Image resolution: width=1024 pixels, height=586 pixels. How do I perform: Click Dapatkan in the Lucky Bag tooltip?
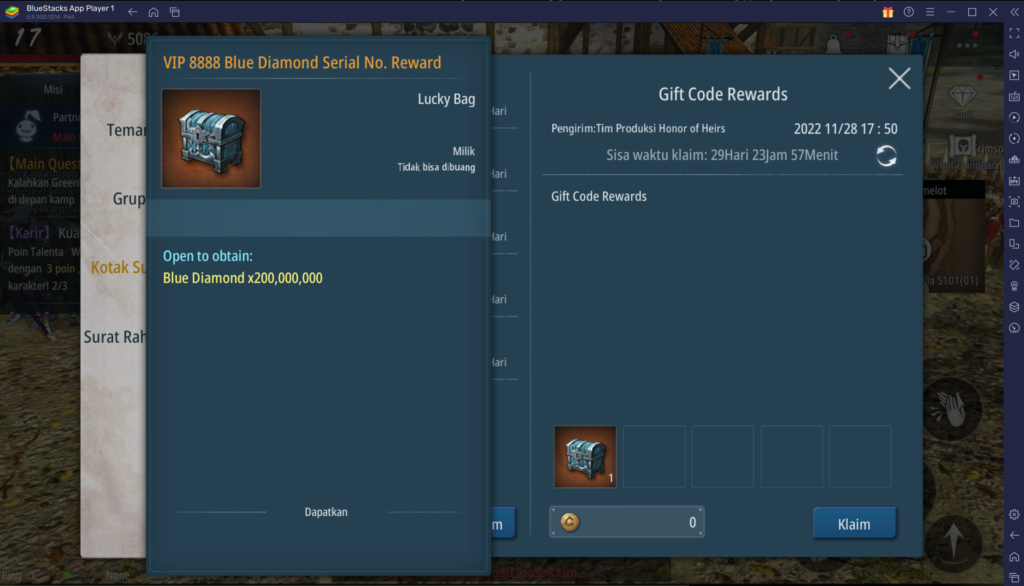click(326, 512)
